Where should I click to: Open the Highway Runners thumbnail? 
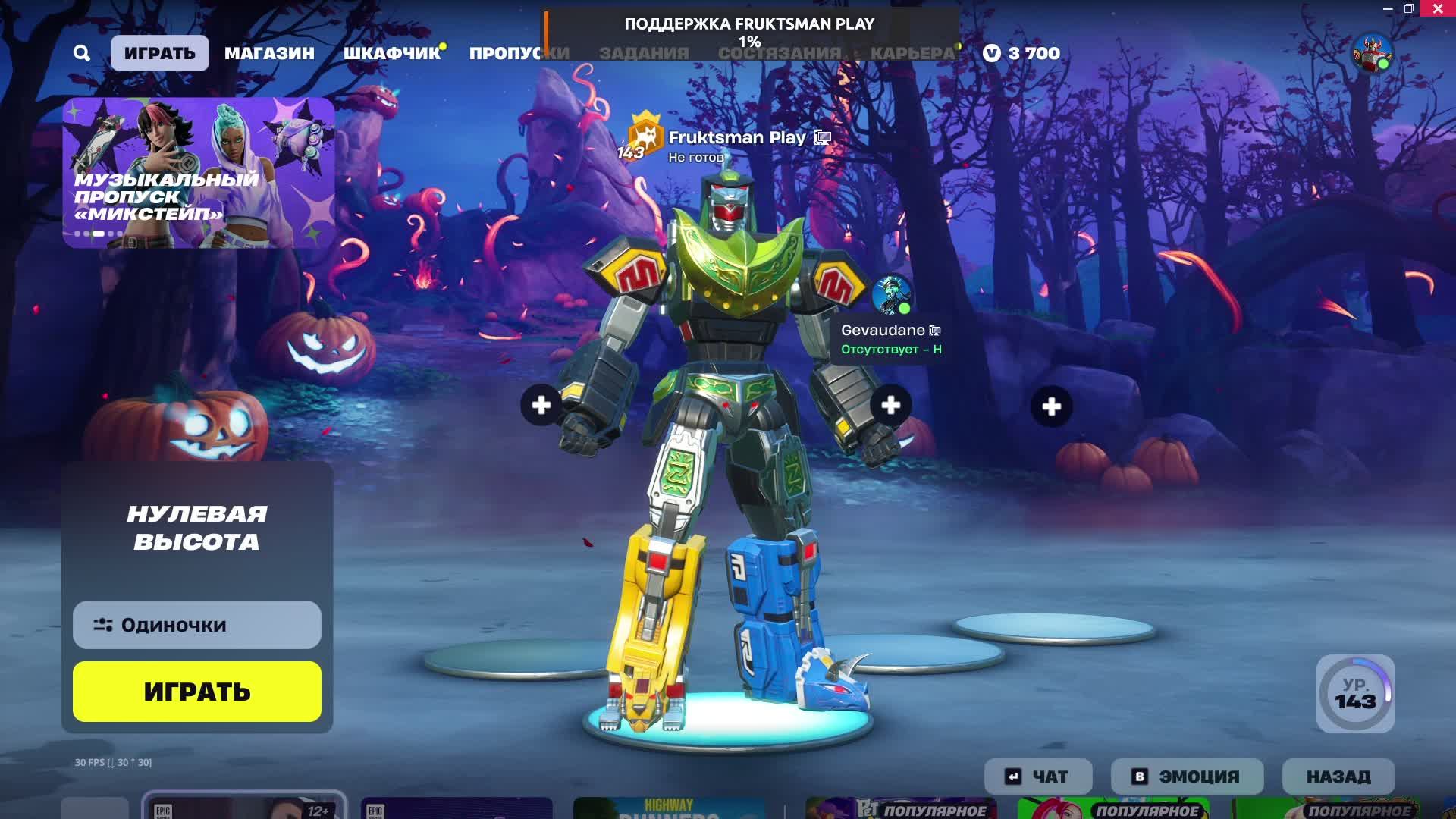pos(668,808)
